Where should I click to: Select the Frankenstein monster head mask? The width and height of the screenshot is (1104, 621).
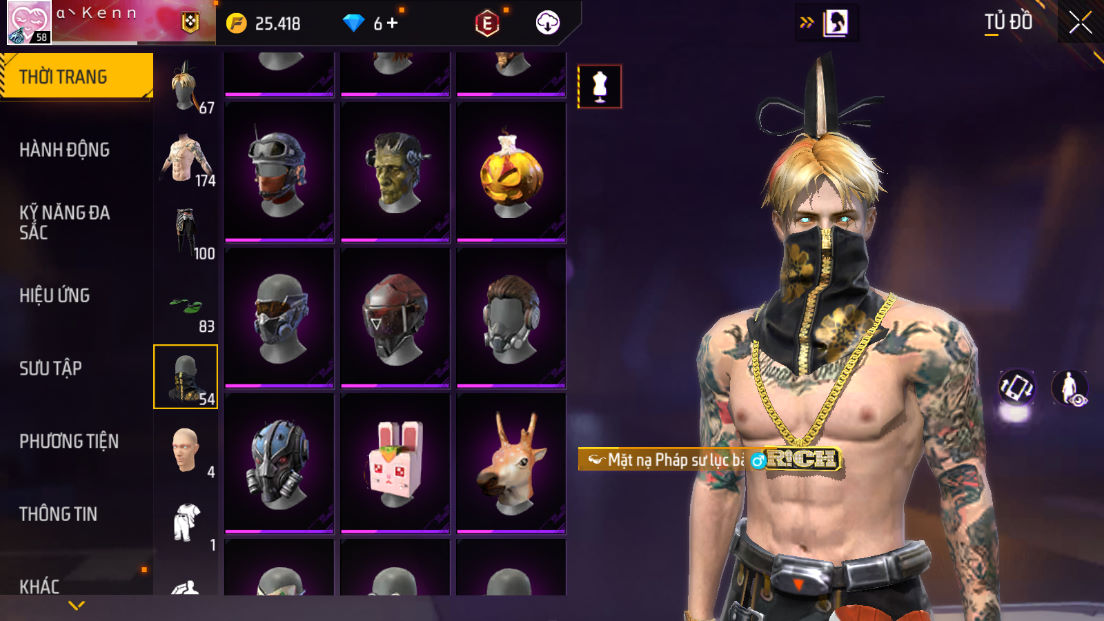396,171
